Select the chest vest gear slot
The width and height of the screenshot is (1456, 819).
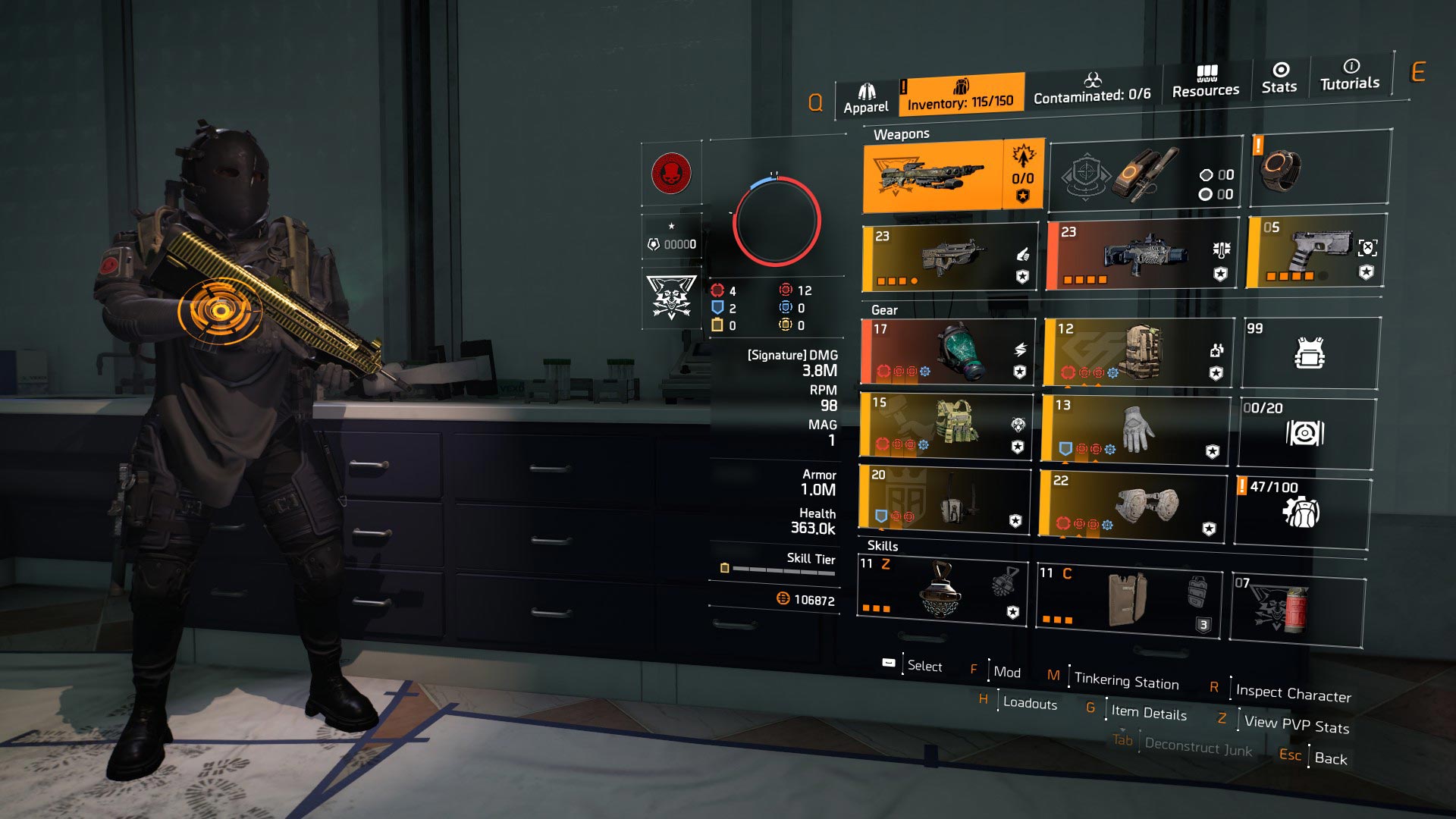946,425
